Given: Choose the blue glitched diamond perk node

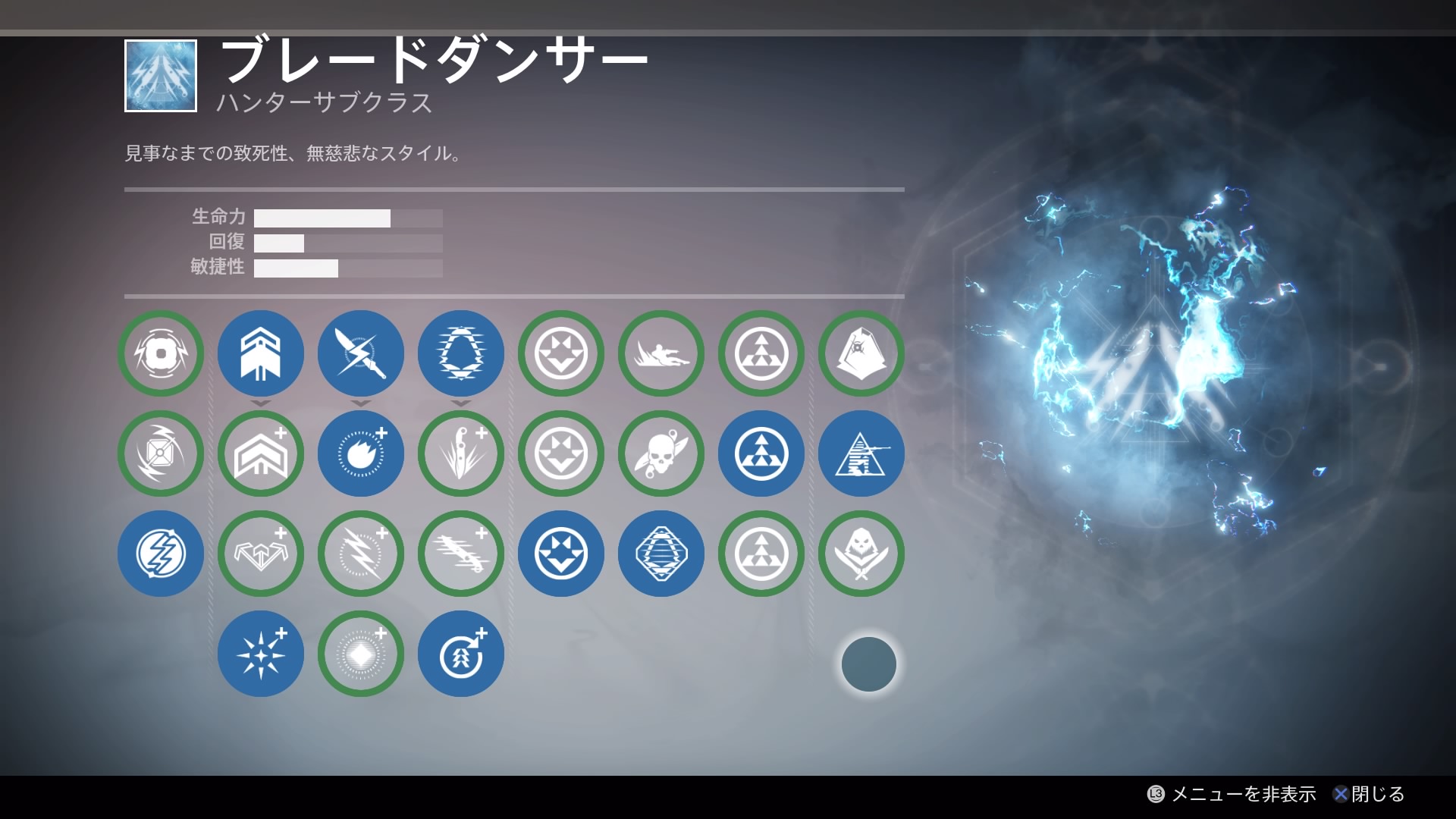Looking at the screenshot, I should [661, 554].
